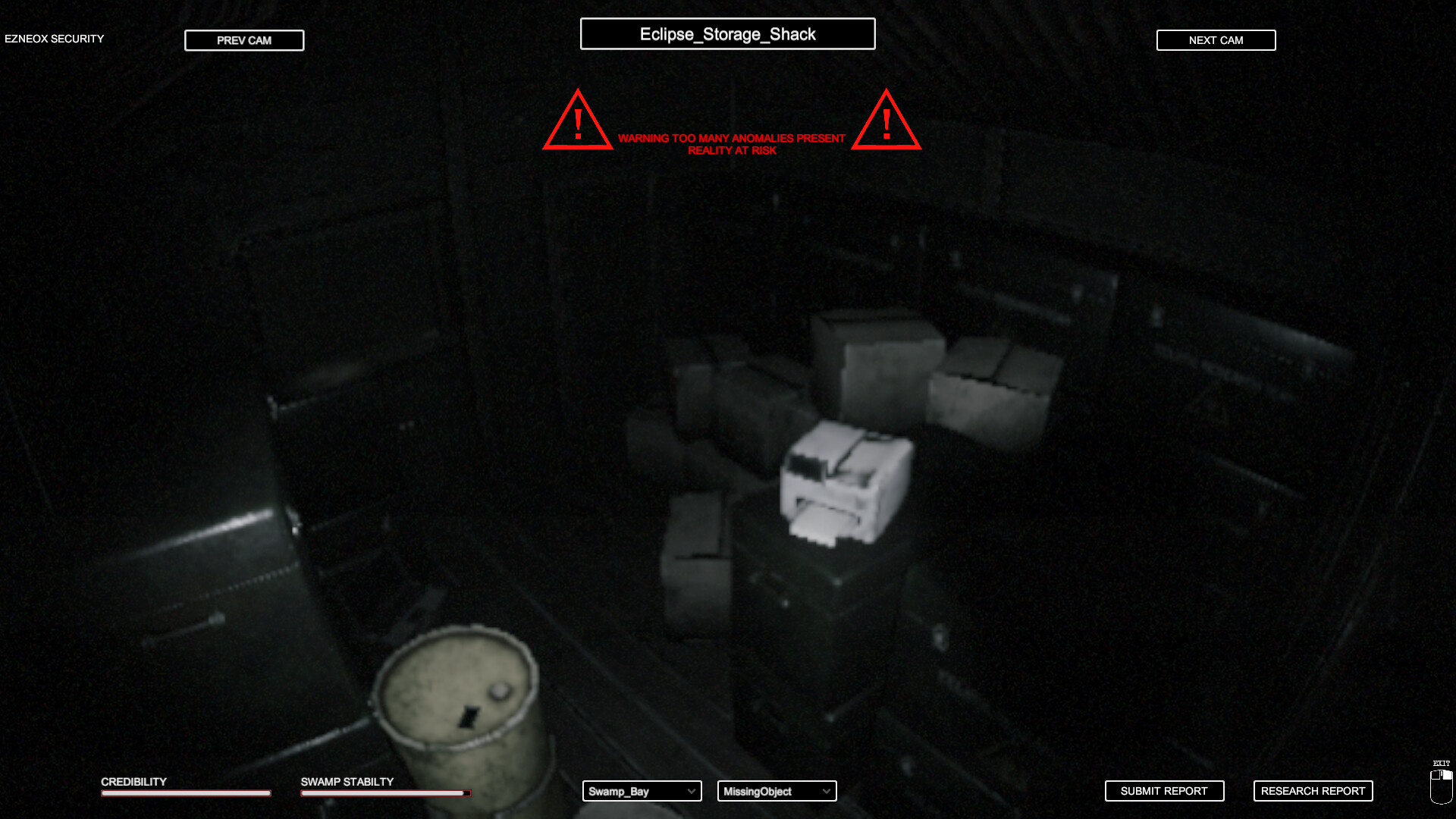
Task: Click the reality at risk warning message
Action: pyautogui.click(x=732, y=145)
